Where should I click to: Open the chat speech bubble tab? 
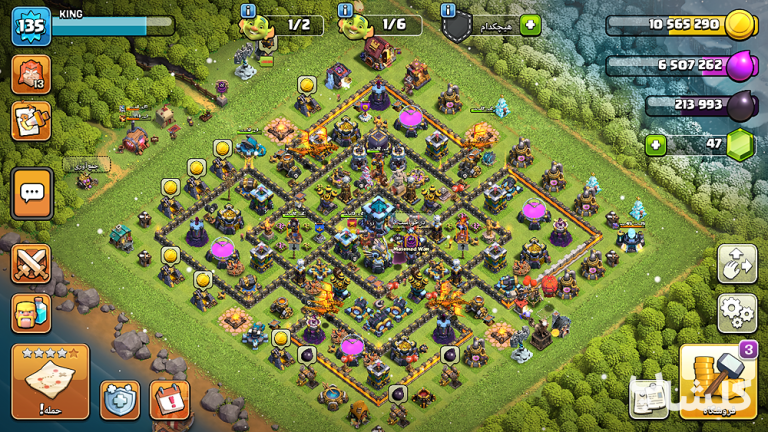[32, 192]
